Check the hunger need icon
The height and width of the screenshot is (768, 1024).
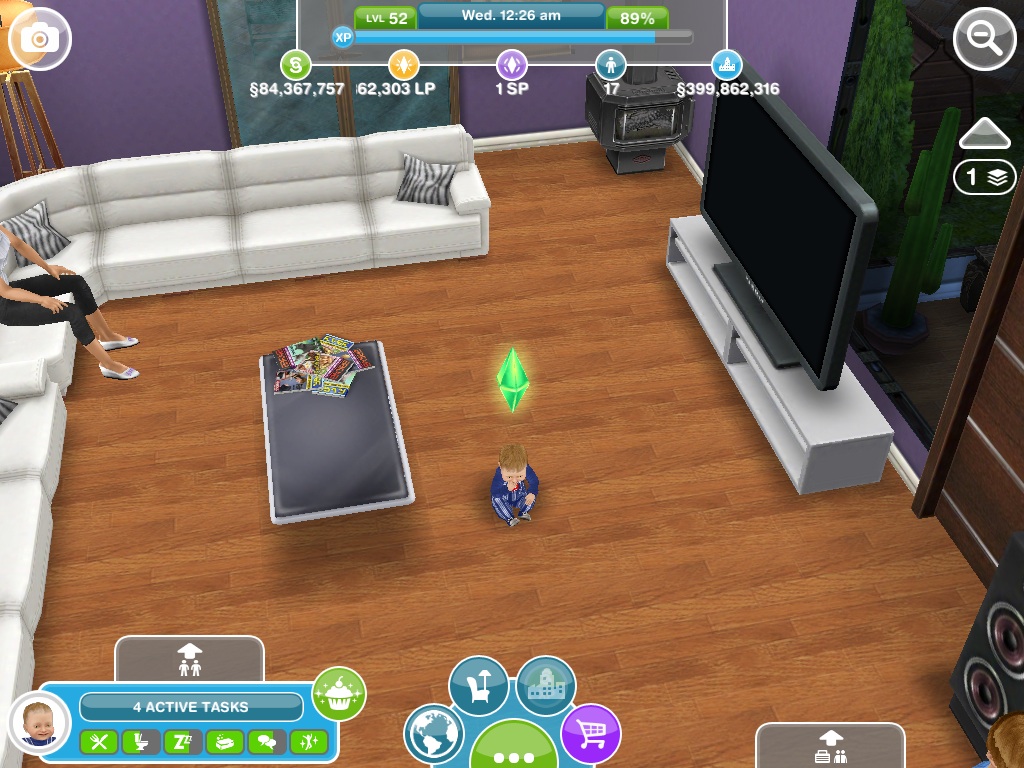pyautogui.click(x=98, y=742)
